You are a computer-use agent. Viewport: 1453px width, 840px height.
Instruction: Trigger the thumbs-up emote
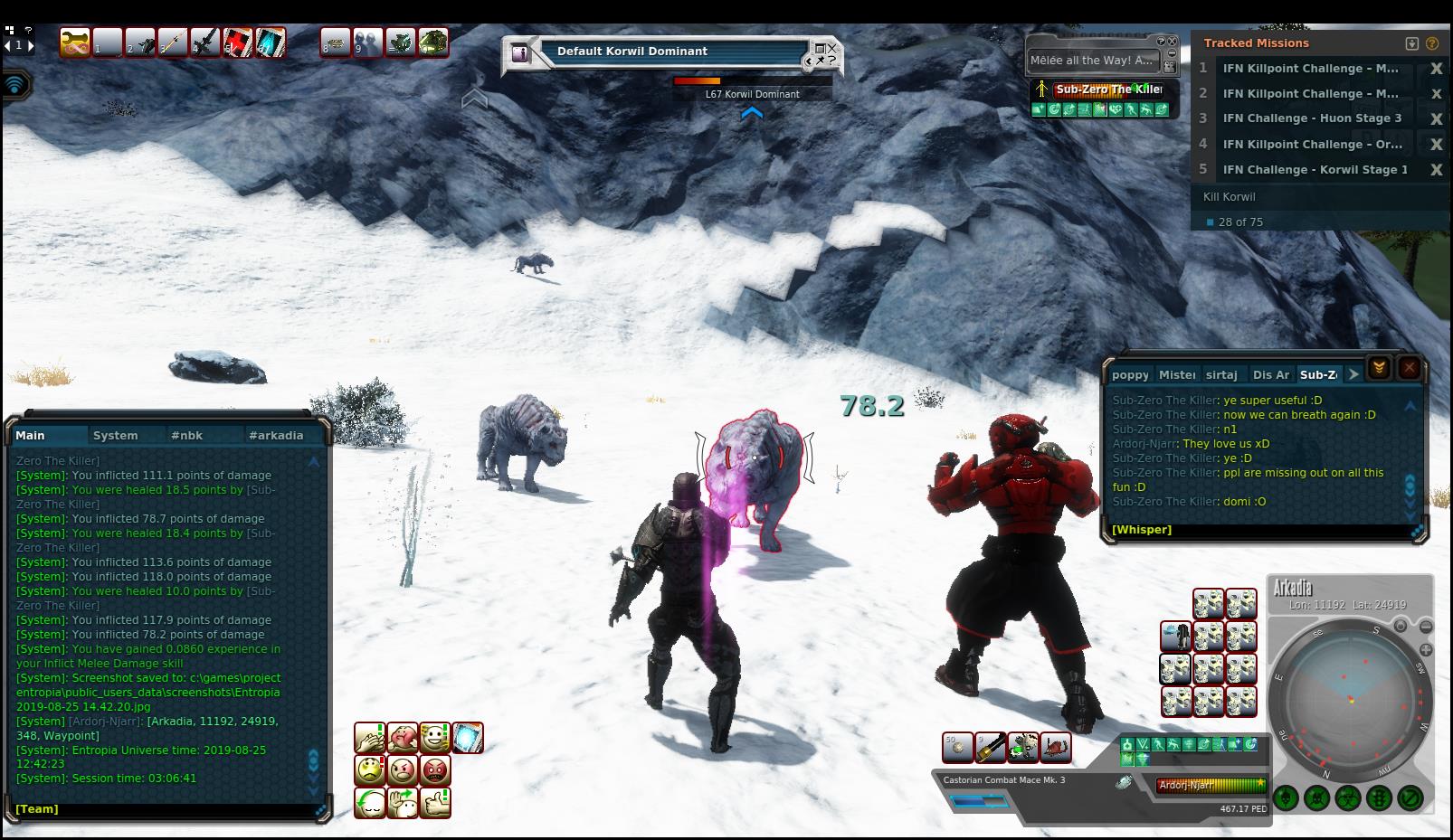435,803
